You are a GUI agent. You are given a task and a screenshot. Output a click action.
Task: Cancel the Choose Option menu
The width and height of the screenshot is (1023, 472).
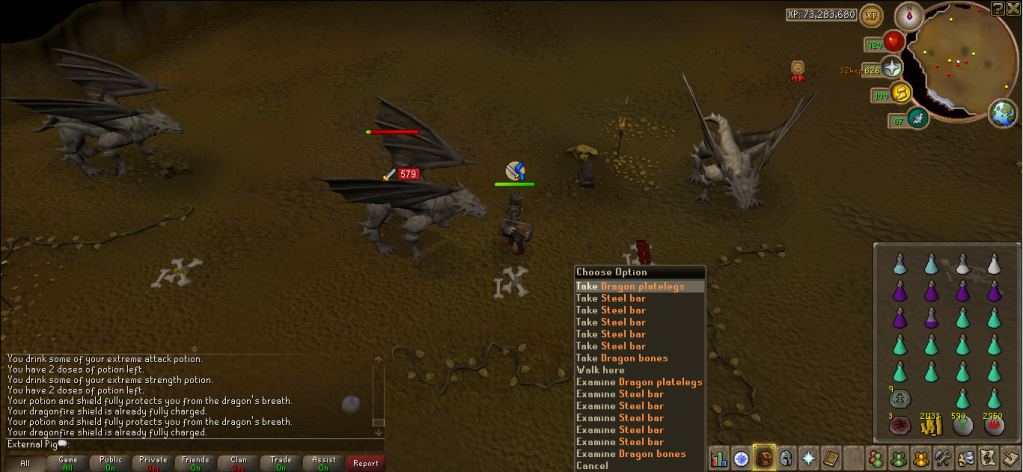point(592,466)
